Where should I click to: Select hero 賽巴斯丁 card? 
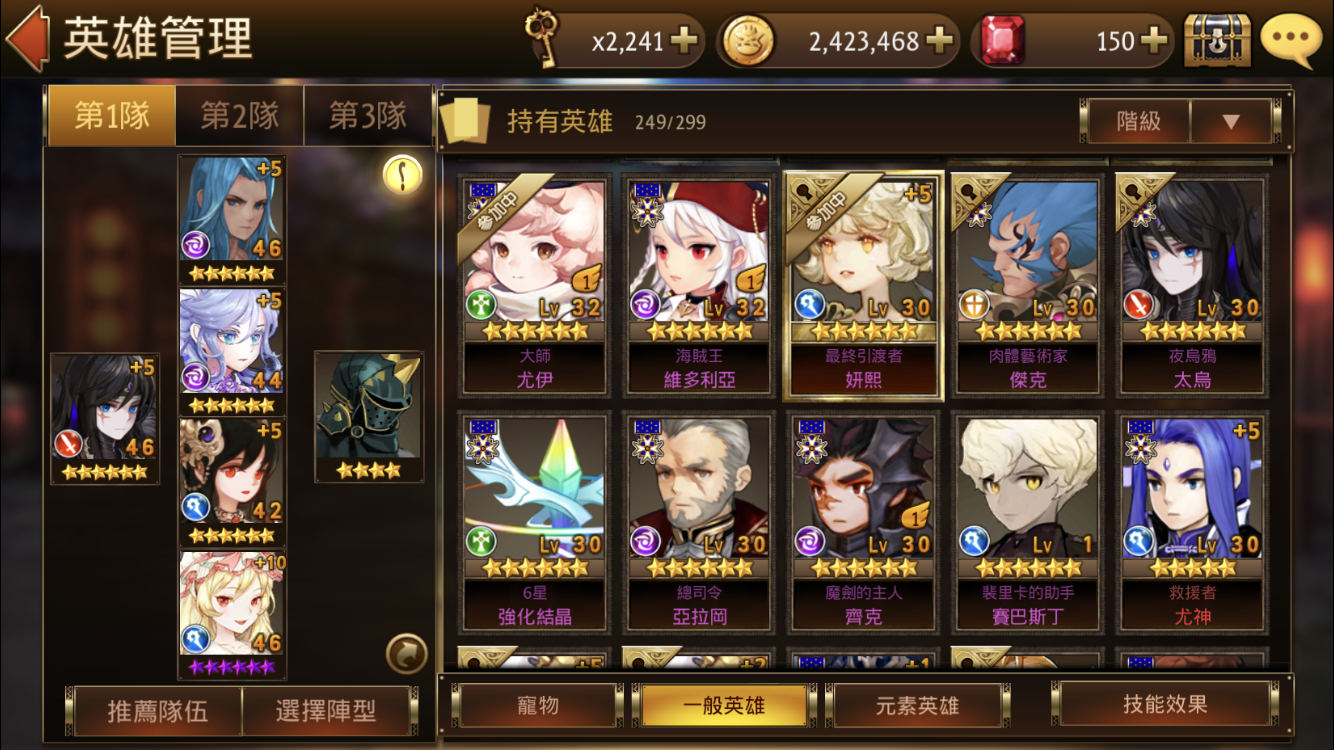(x=1027, y=521)
